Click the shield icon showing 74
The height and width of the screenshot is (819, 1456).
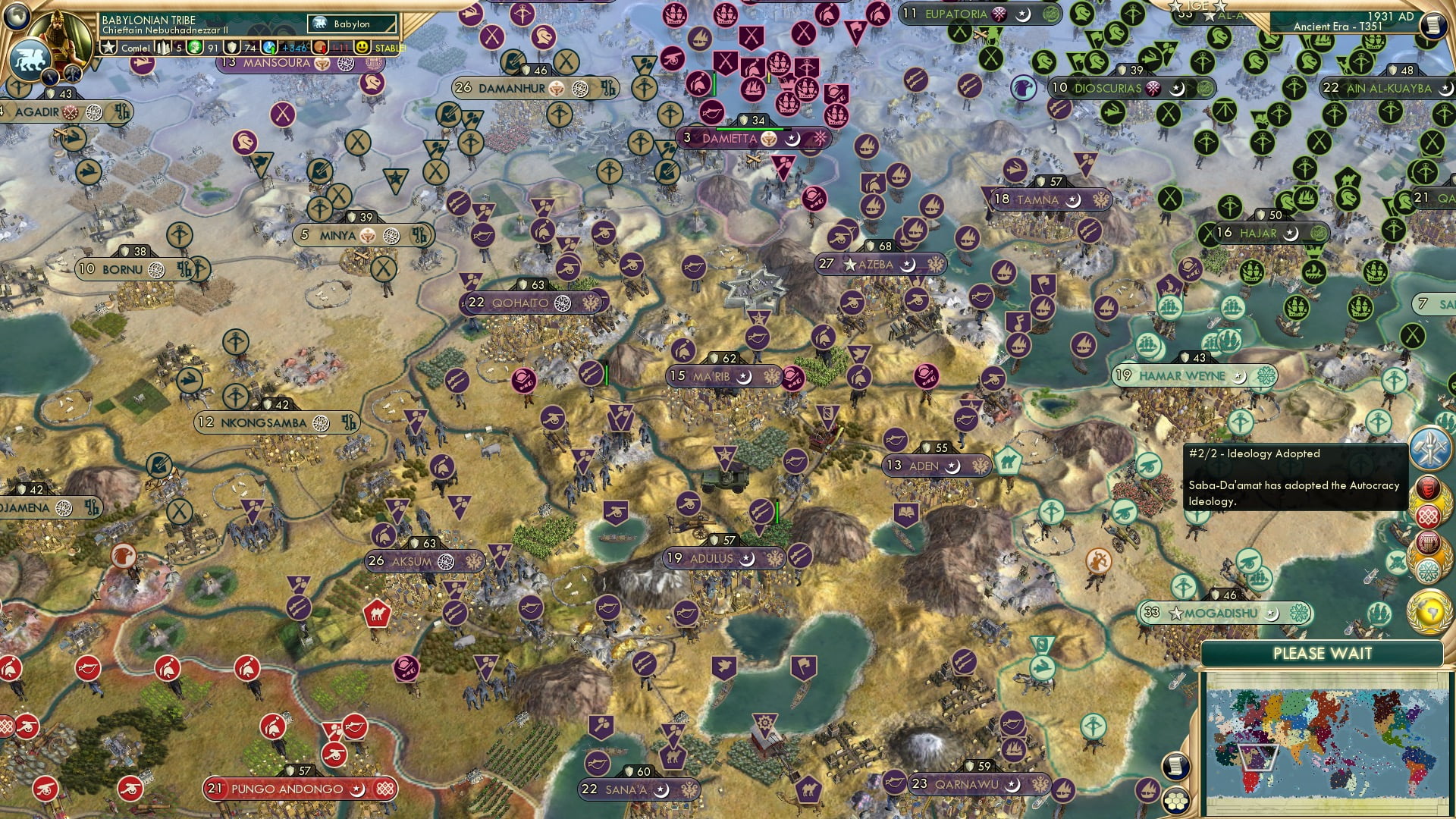233,49
